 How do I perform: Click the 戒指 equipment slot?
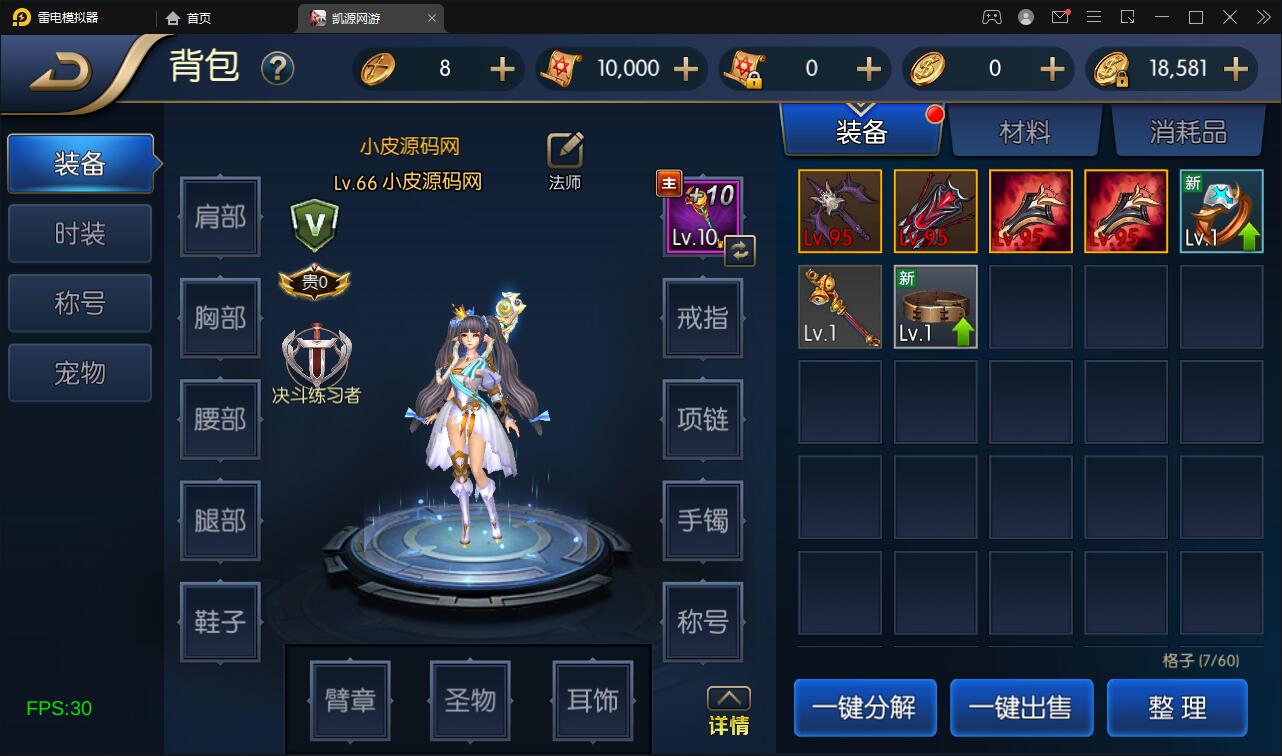[702, 319]
